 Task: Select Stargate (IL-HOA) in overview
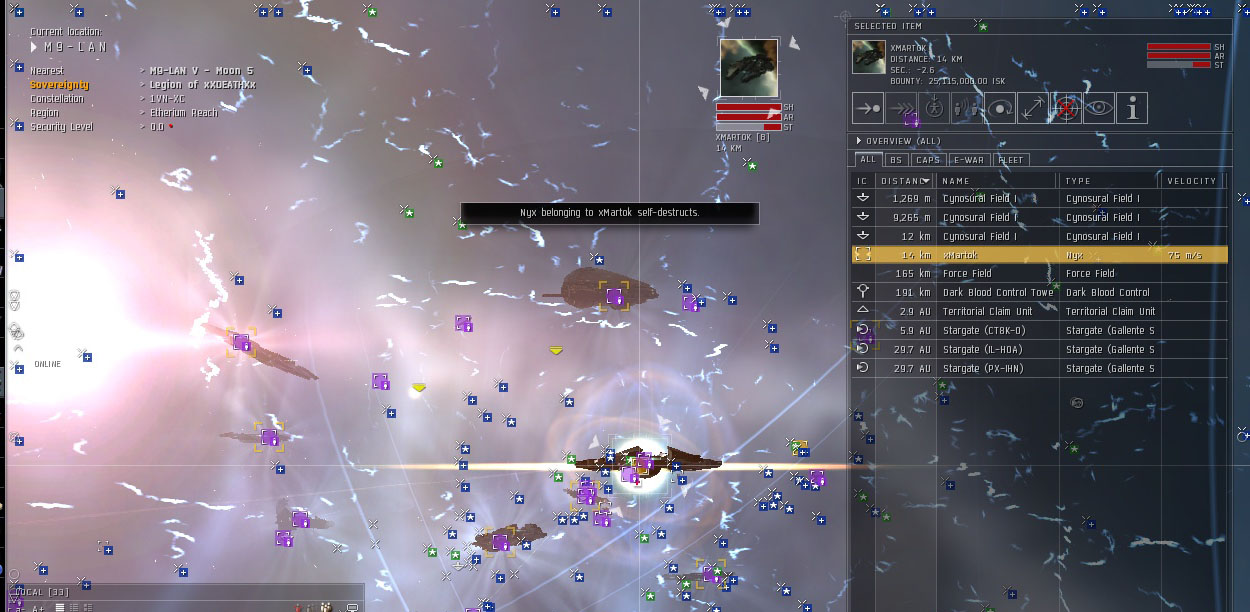[x=1000, y=350]
